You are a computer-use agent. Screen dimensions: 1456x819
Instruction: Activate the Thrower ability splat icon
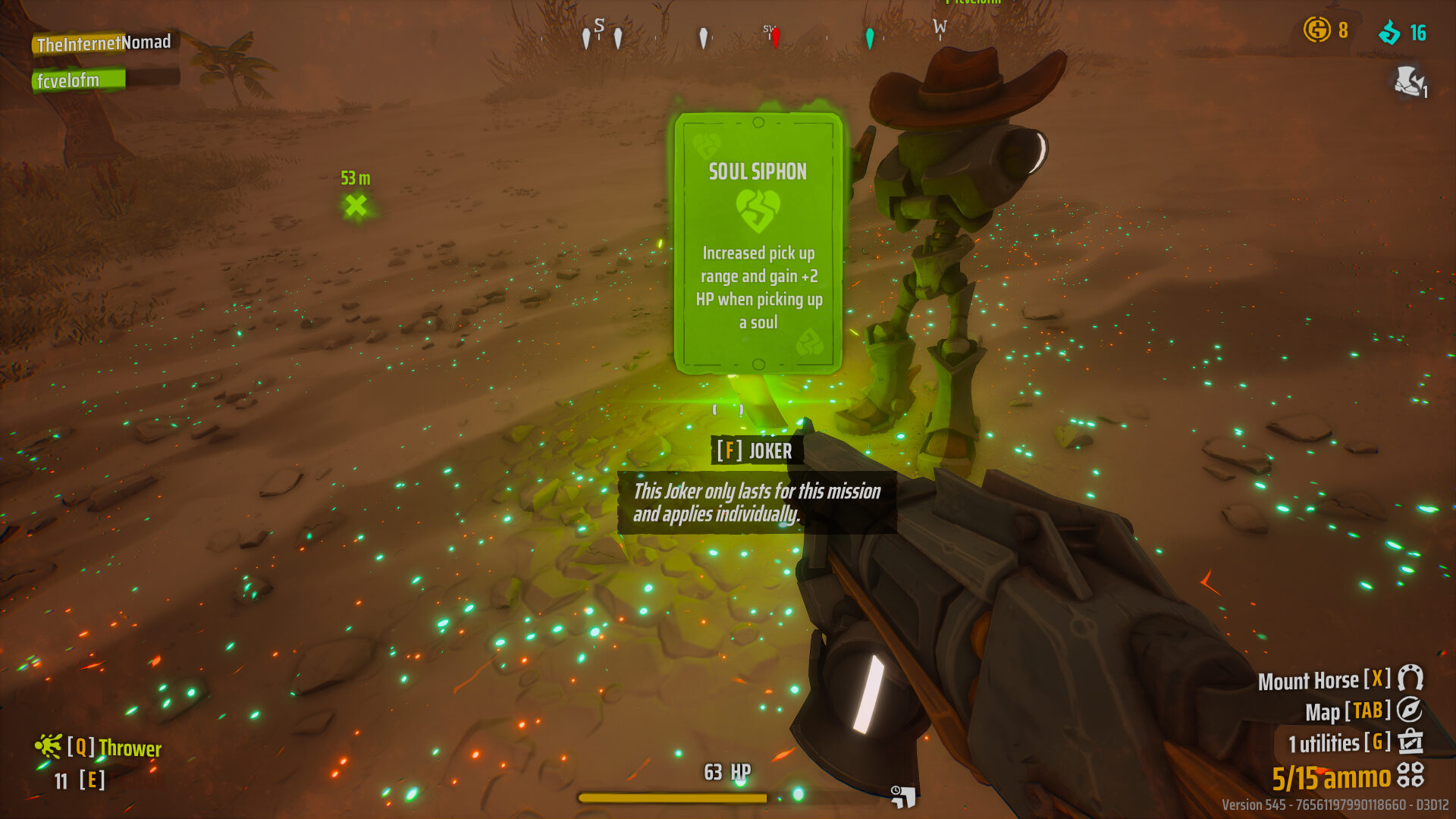point(48,746)
